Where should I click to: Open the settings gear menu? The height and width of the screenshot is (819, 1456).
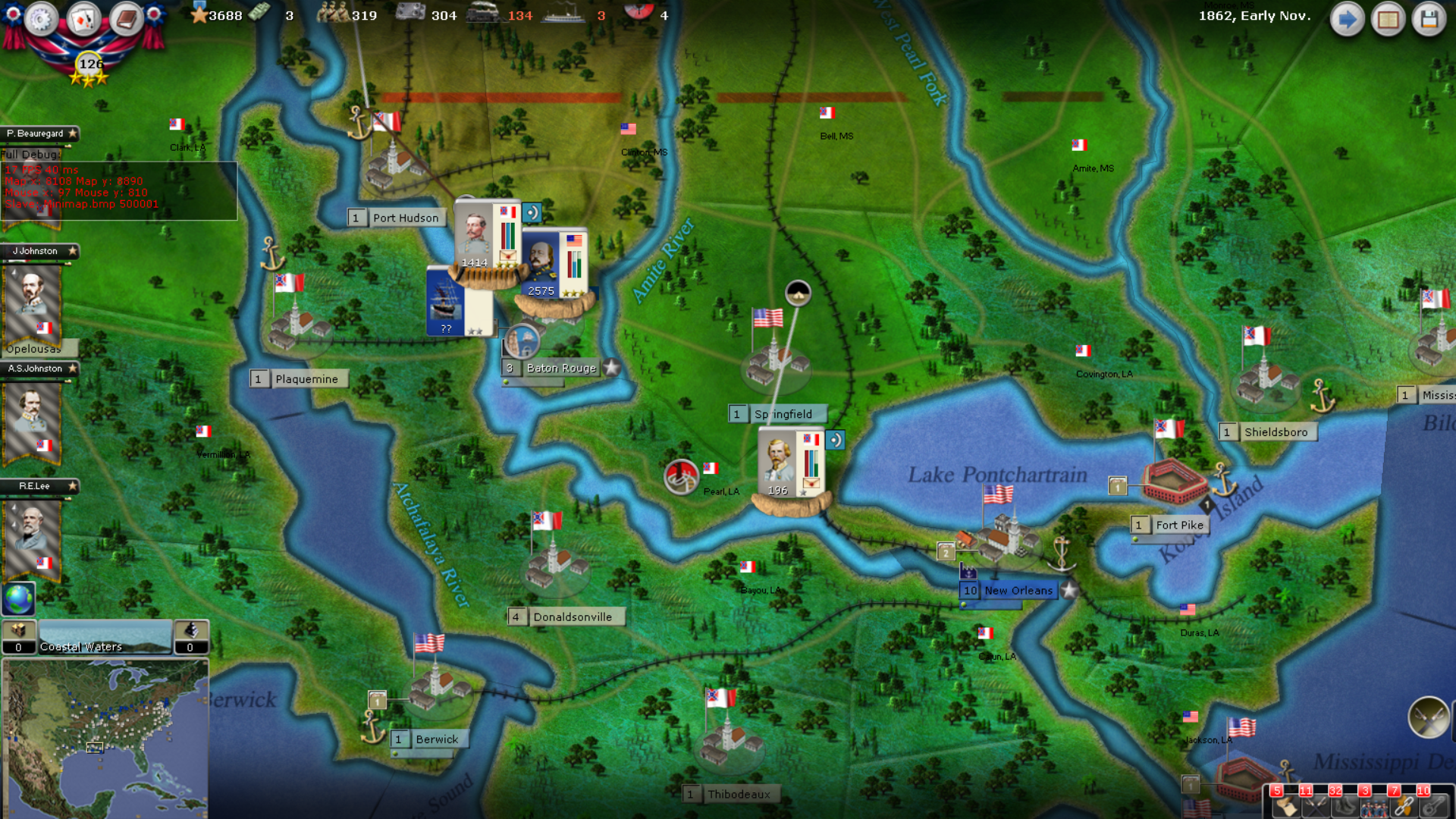(42, 20)
